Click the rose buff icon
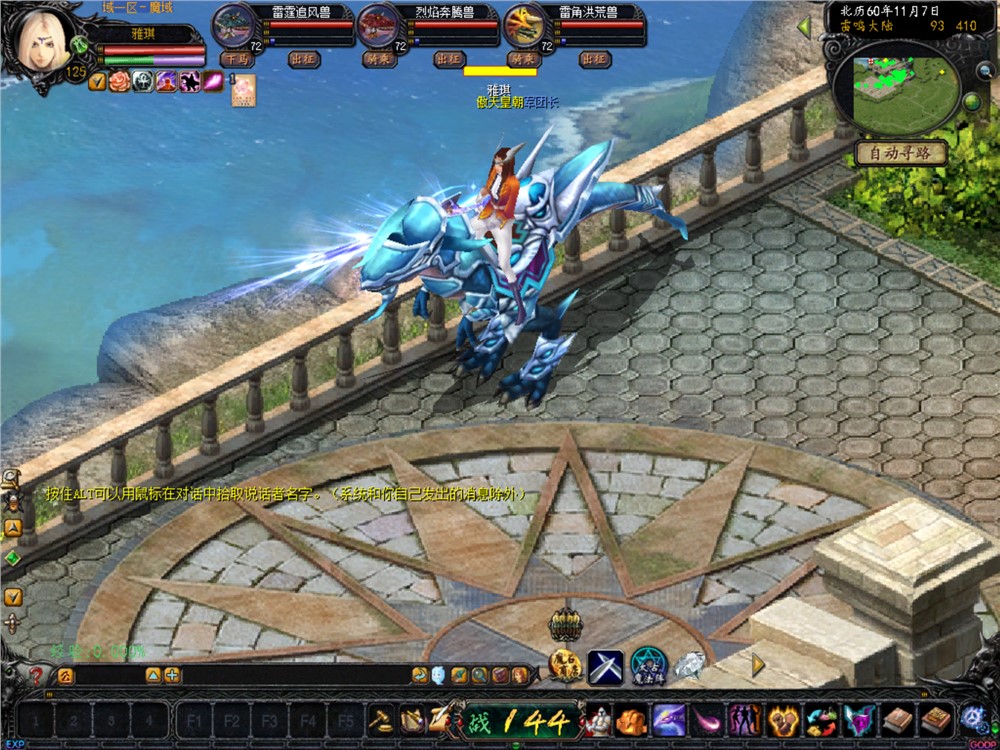Viewport: 1000px width, 750px height. [x=121, y=82]
